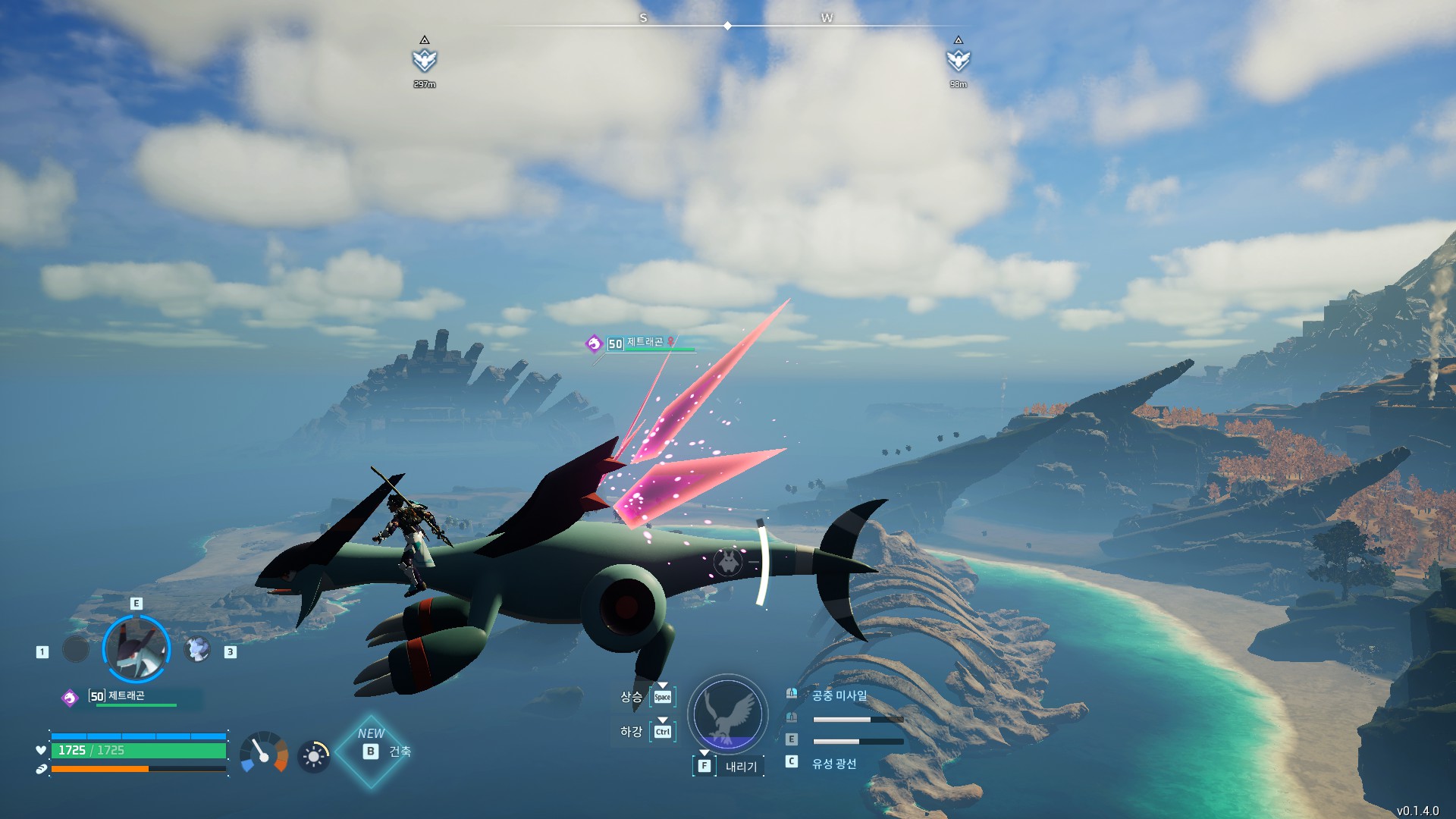This screenshot has width=1456, height=819.
Task: Activate the 공중 미사일 skill
Action: (839, 695)
